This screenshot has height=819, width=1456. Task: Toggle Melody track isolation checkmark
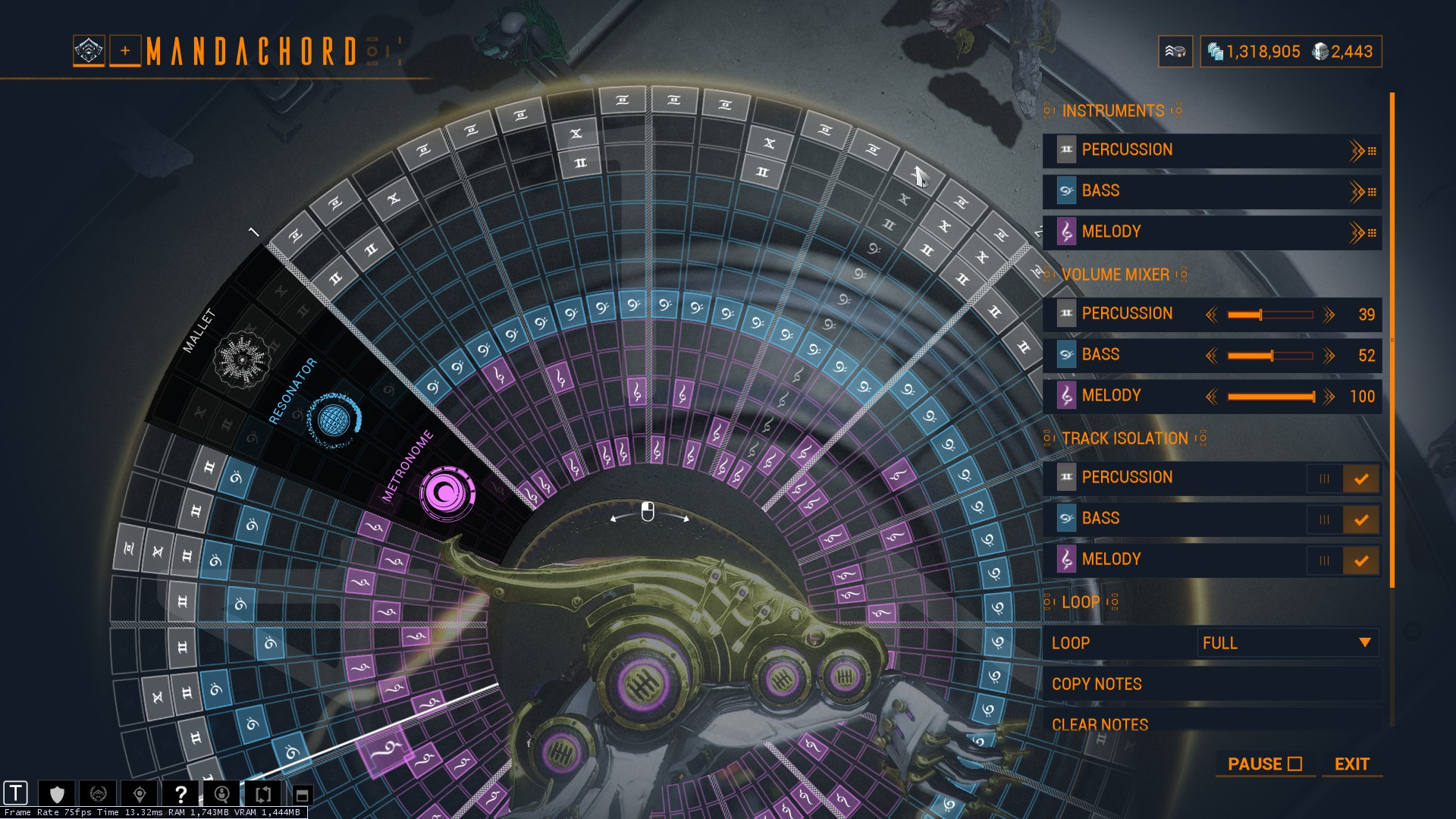pos(1361,560)
